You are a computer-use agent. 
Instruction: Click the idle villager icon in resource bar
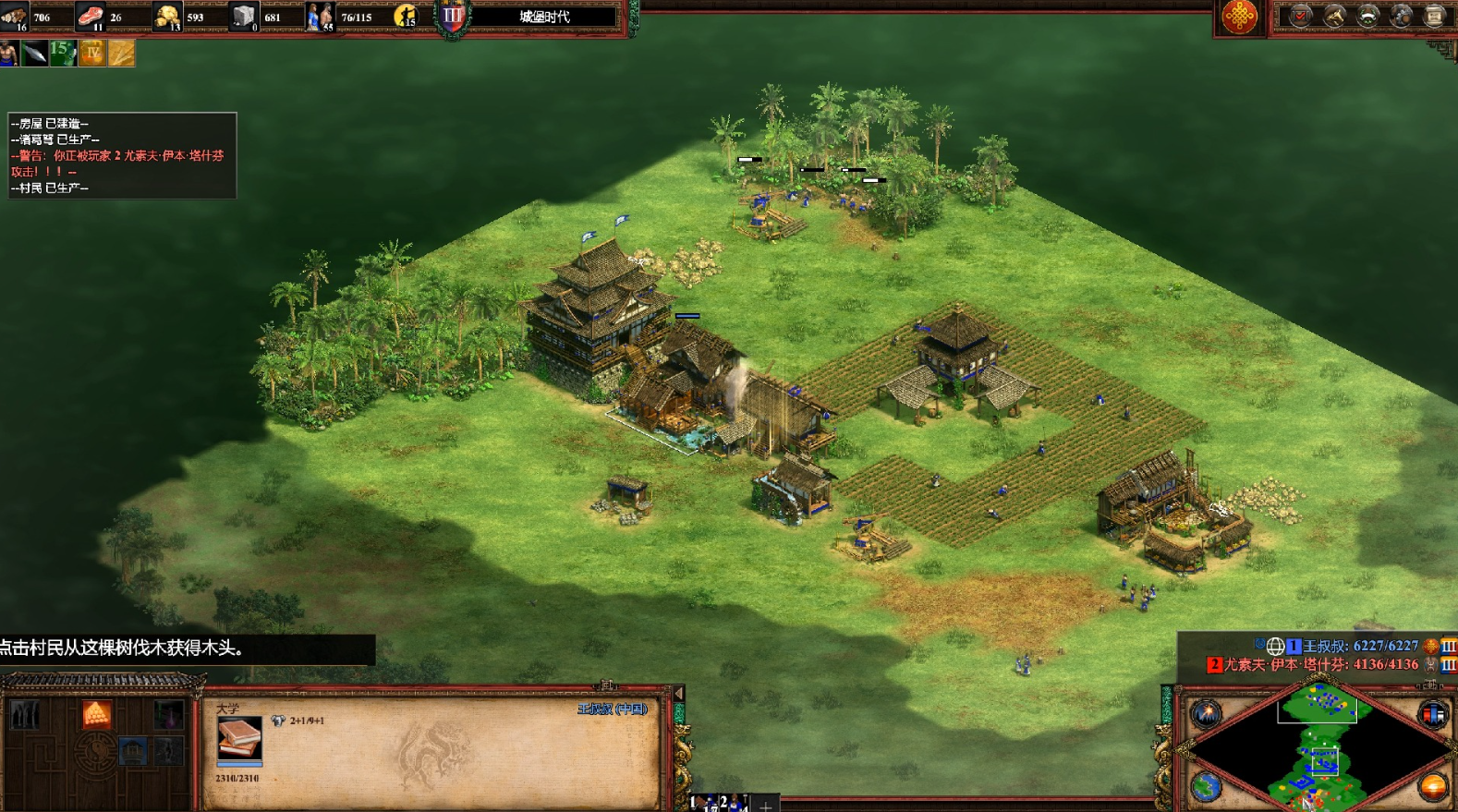[406, 16]
